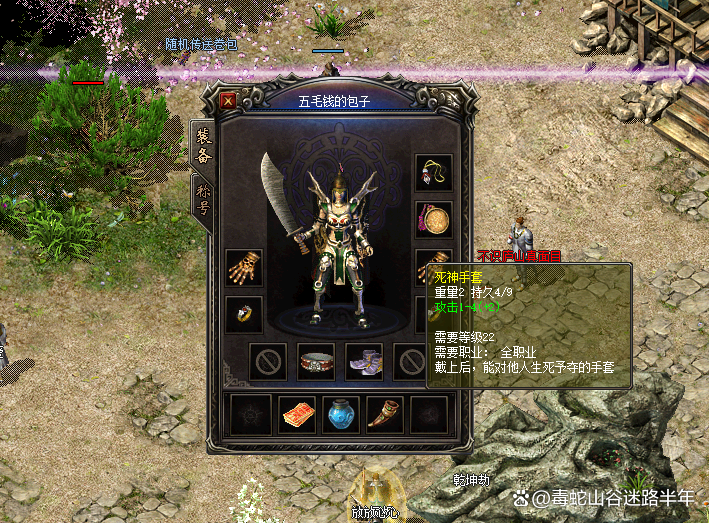
Task: Select the belt equipment slot
Action: pyautogui.click(x=316, y=361)
